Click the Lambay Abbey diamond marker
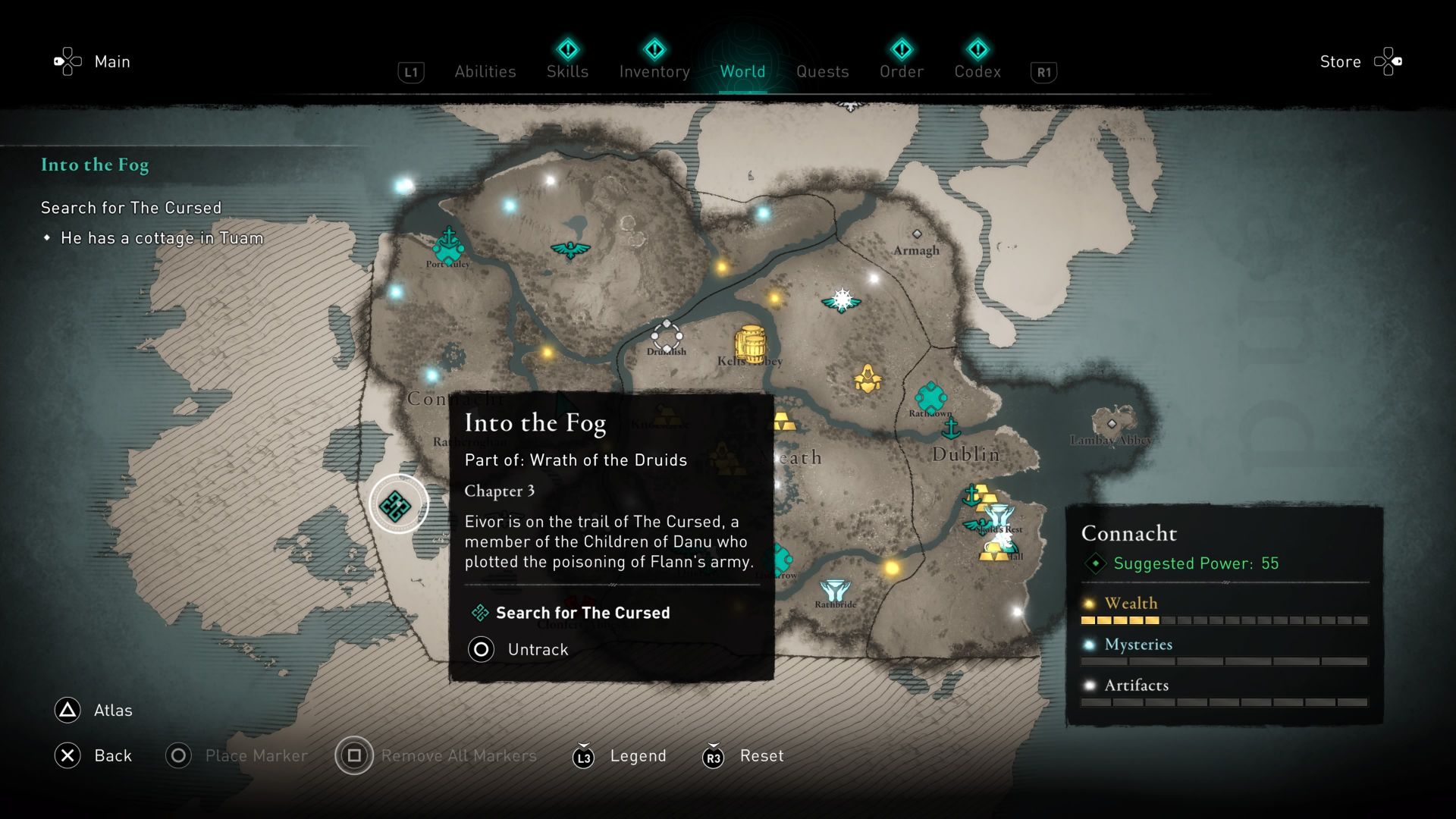The width and height of the screenshot is (1456, 819). point(1112,424)
